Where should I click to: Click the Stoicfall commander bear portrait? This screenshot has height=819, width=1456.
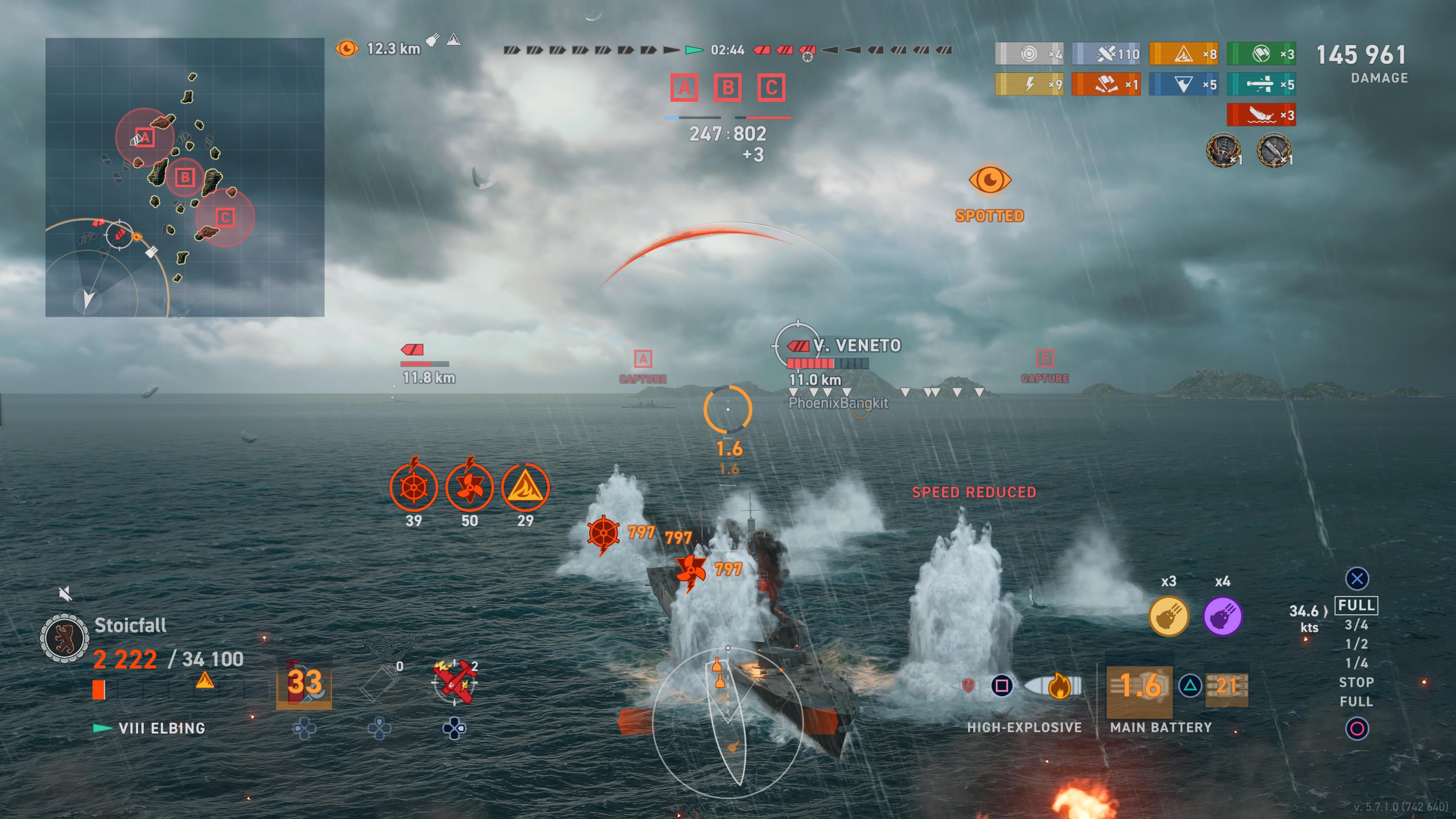[x=64, y=638]
